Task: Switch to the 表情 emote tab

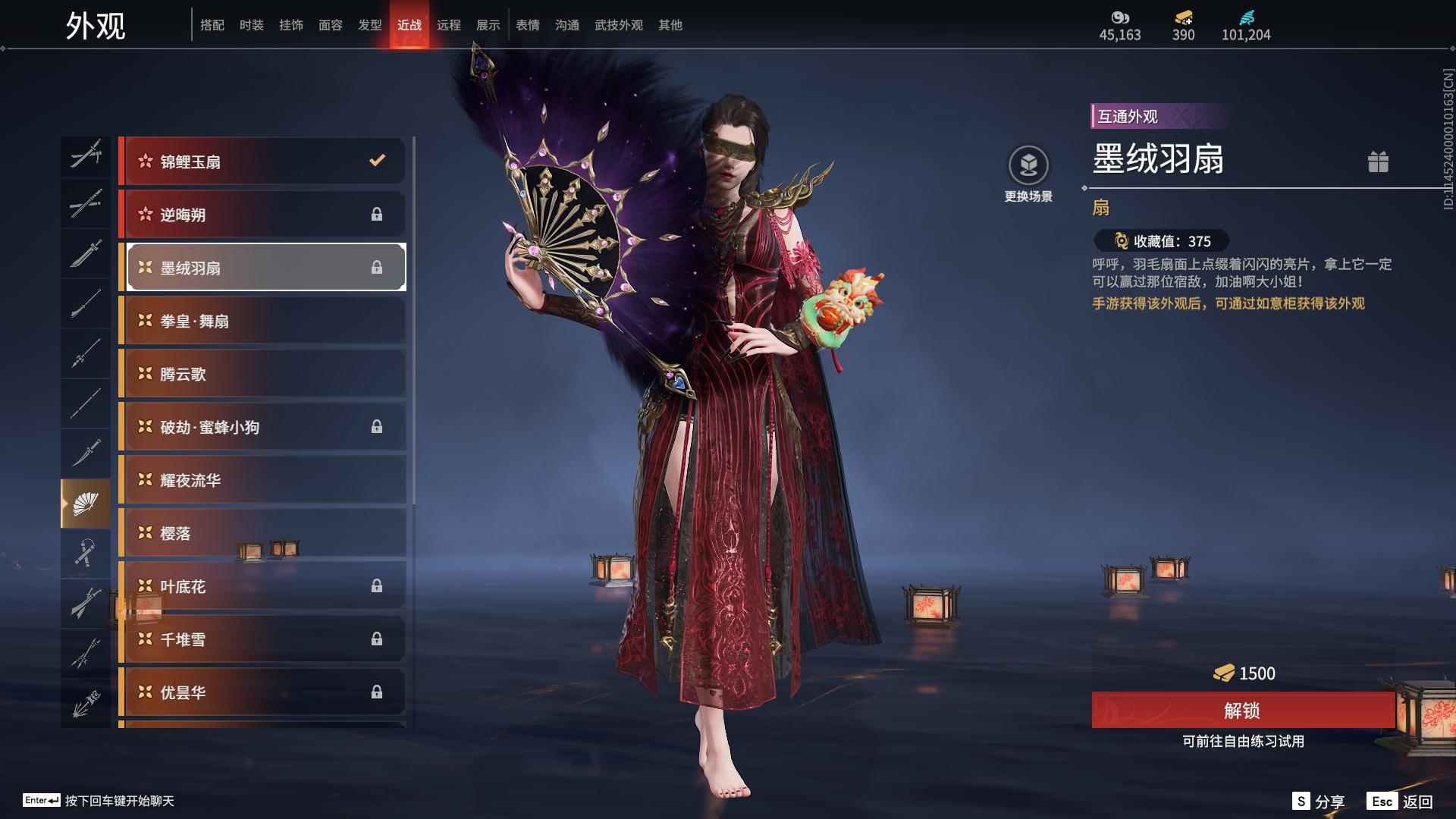Action: [527, 24]
